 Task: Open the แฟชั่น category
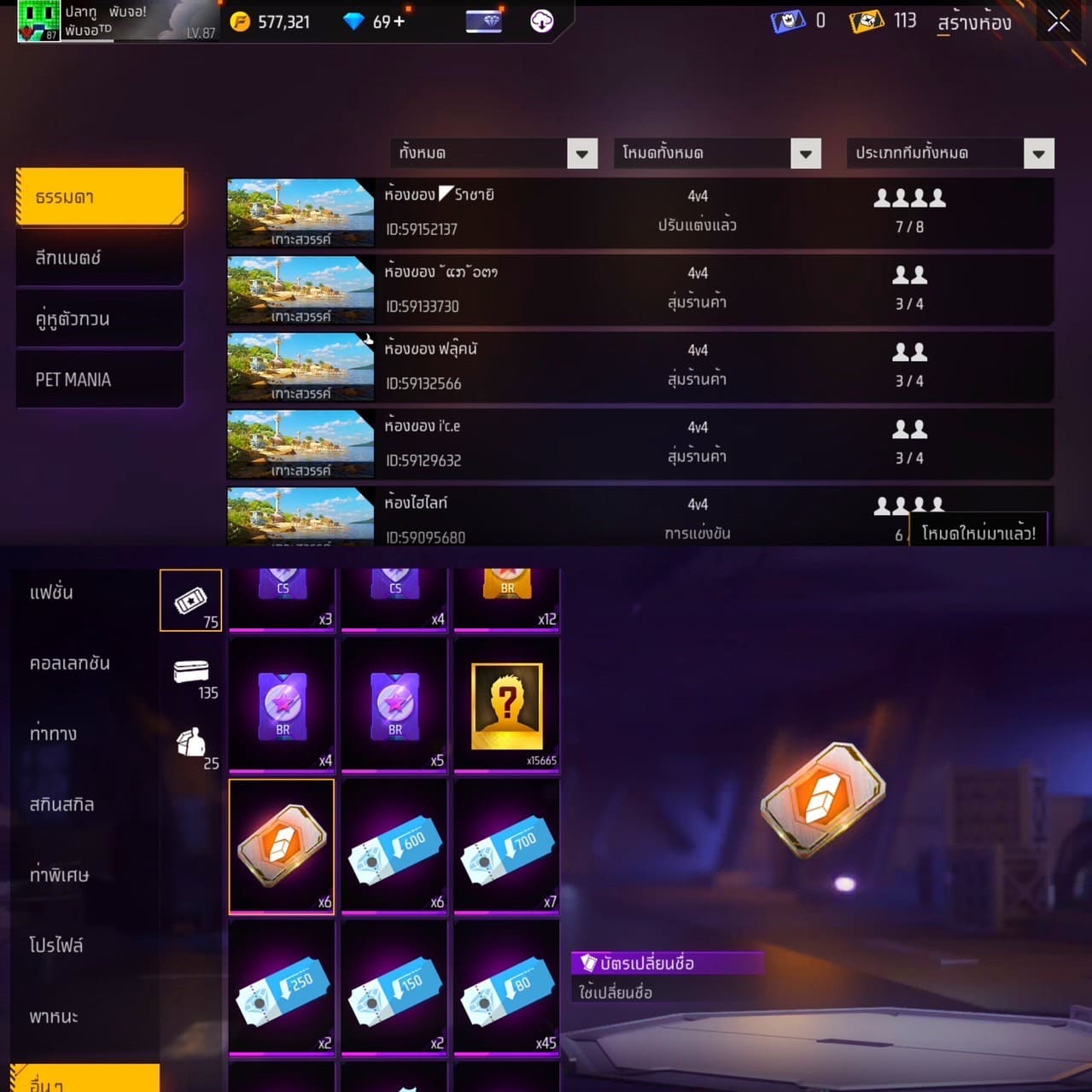[x=52, y=593]
